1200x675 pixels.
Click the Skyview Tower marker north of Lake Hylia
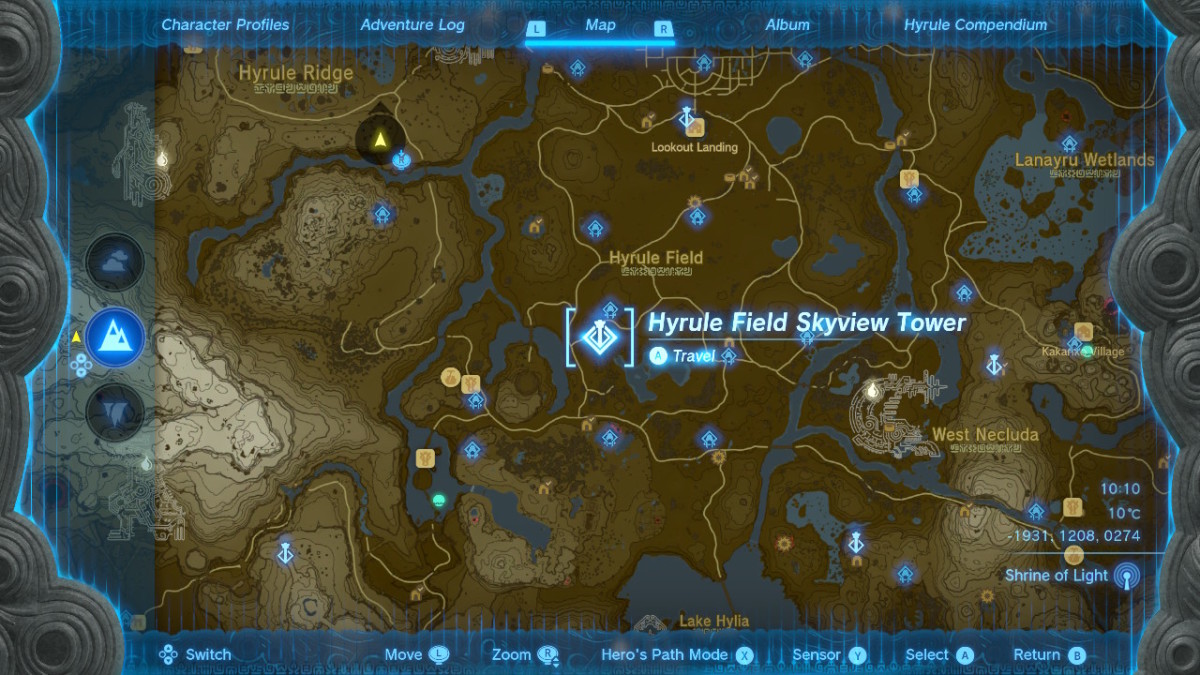tap(855, 543)
